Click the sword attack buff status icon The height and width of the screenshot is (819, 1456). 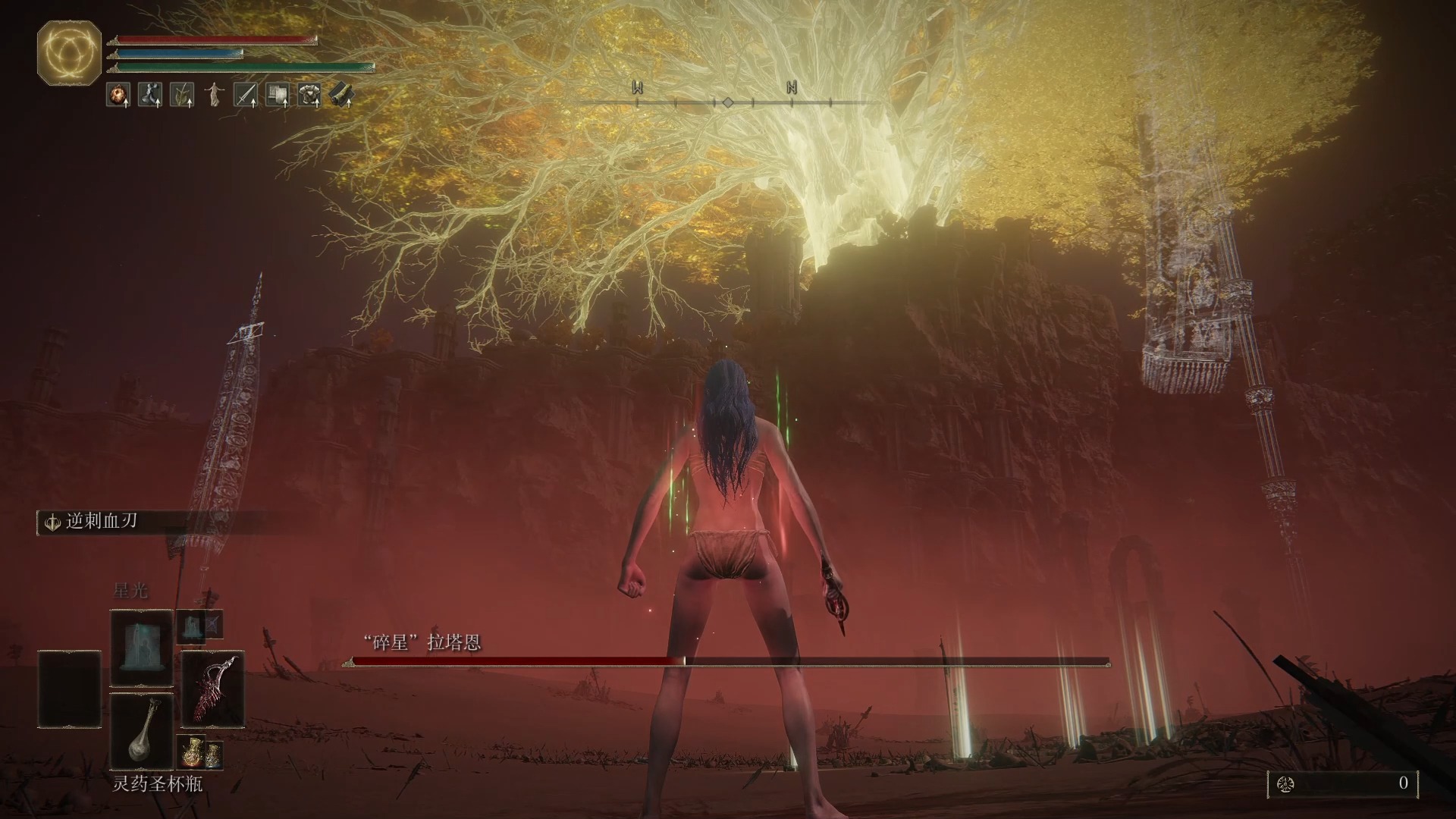pyautogui.click(x=245, y=95)
